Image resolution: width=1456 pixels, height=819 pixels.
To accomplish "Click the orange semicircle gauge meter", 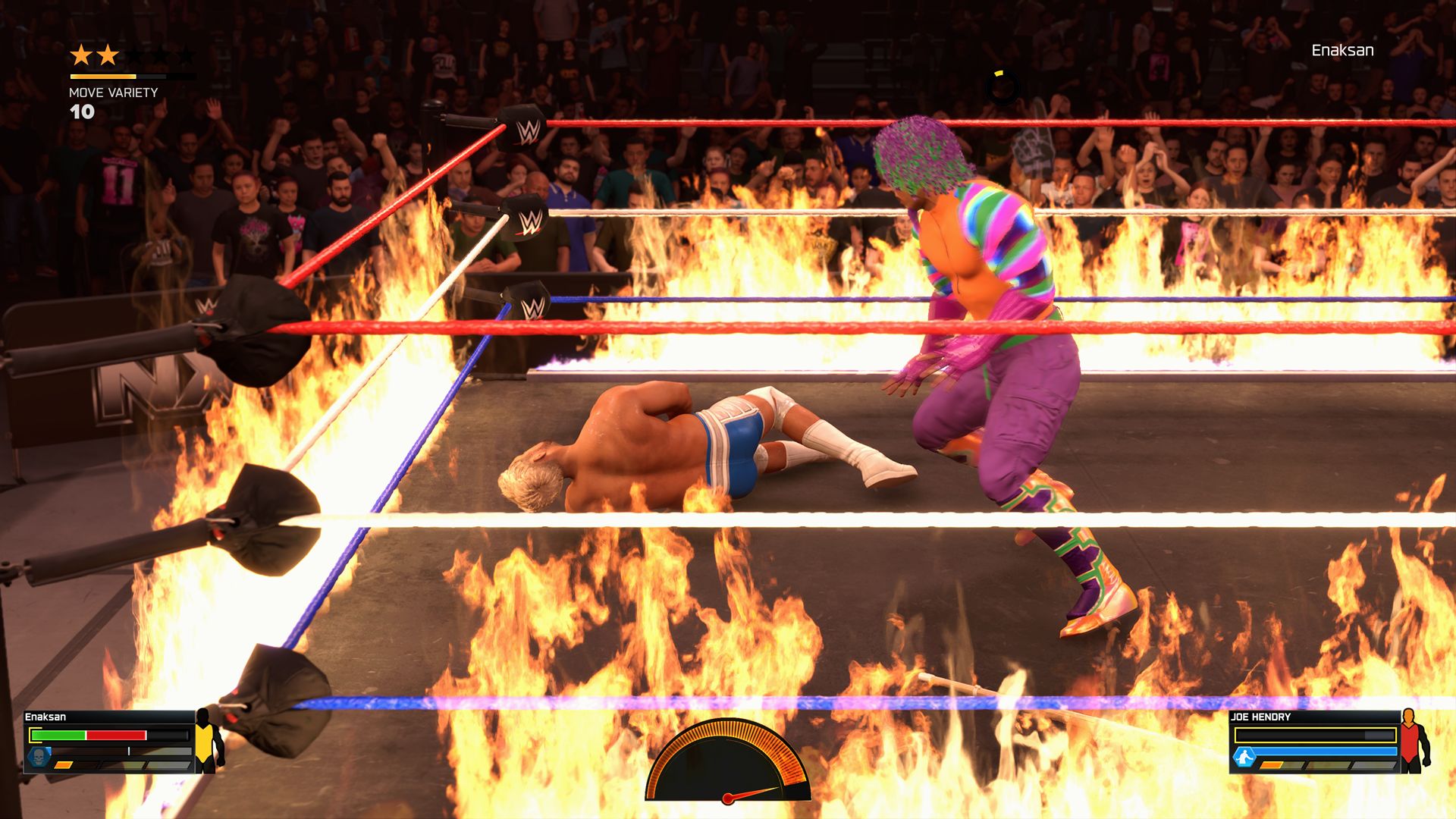I will pos(728,761).
